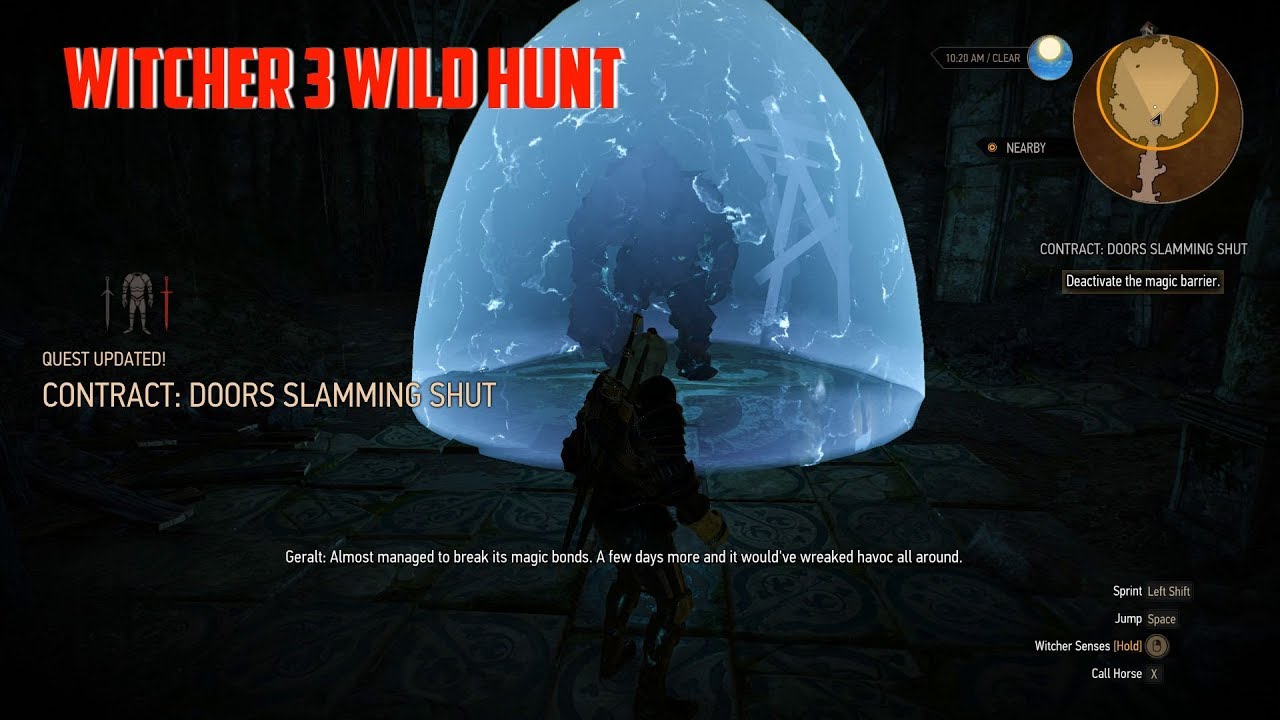This screenshot has height=720, width=1280.
Task: Click the player arrow on the minimap
Action: (1157, 117)
